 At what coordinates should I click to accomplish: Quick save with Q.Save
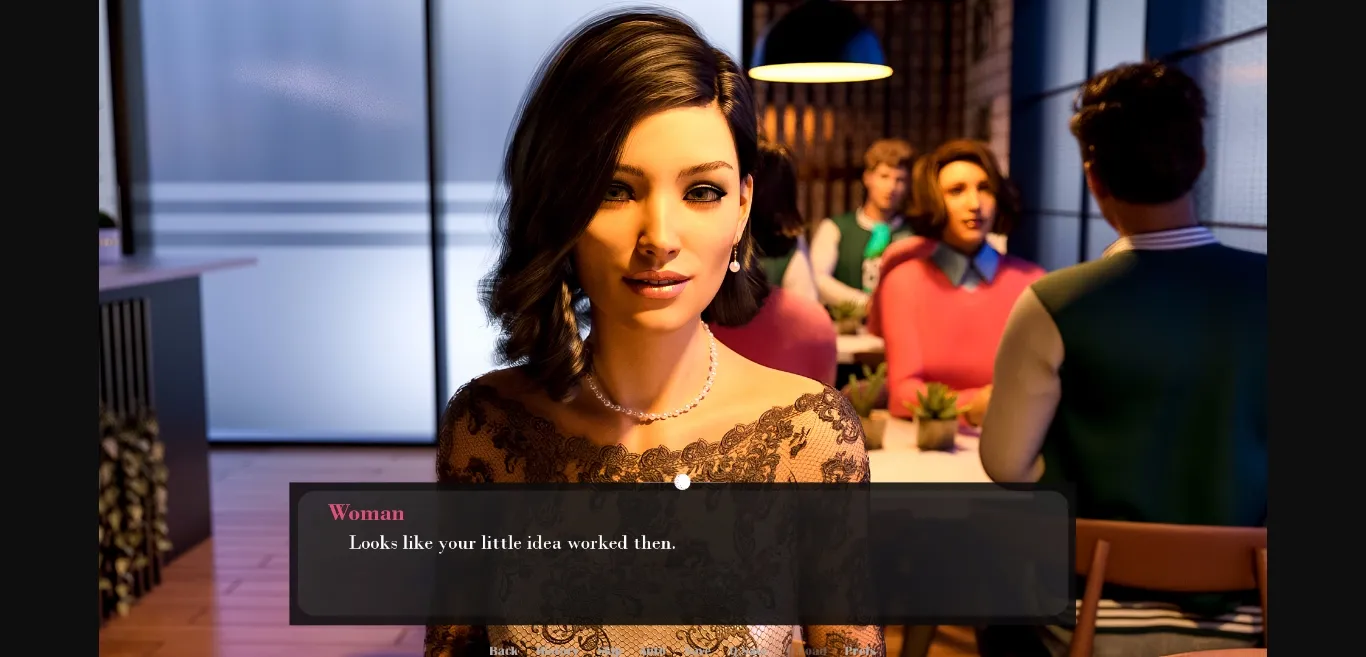[748, 651]
